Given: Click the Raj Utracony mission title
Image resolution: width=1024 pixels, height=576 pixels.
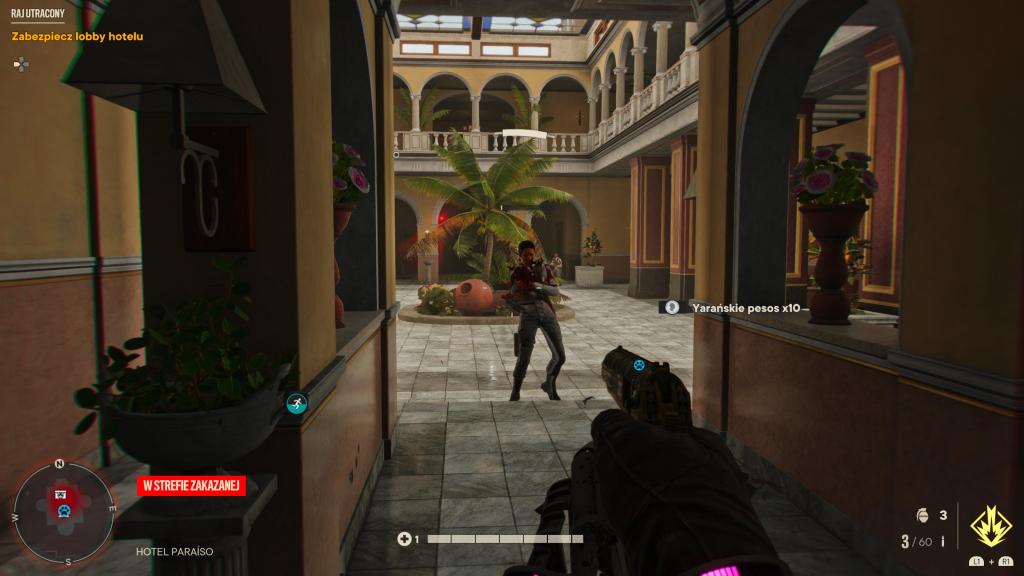Looking at the screenshot, I should (x=38, y=15).
